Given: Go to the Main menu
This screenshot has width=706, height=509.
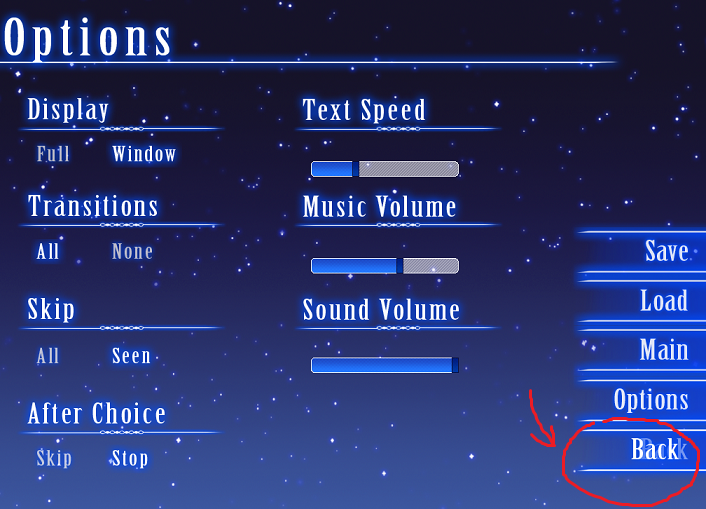Looking at the screenshot, I should click(x=663, y=350).
